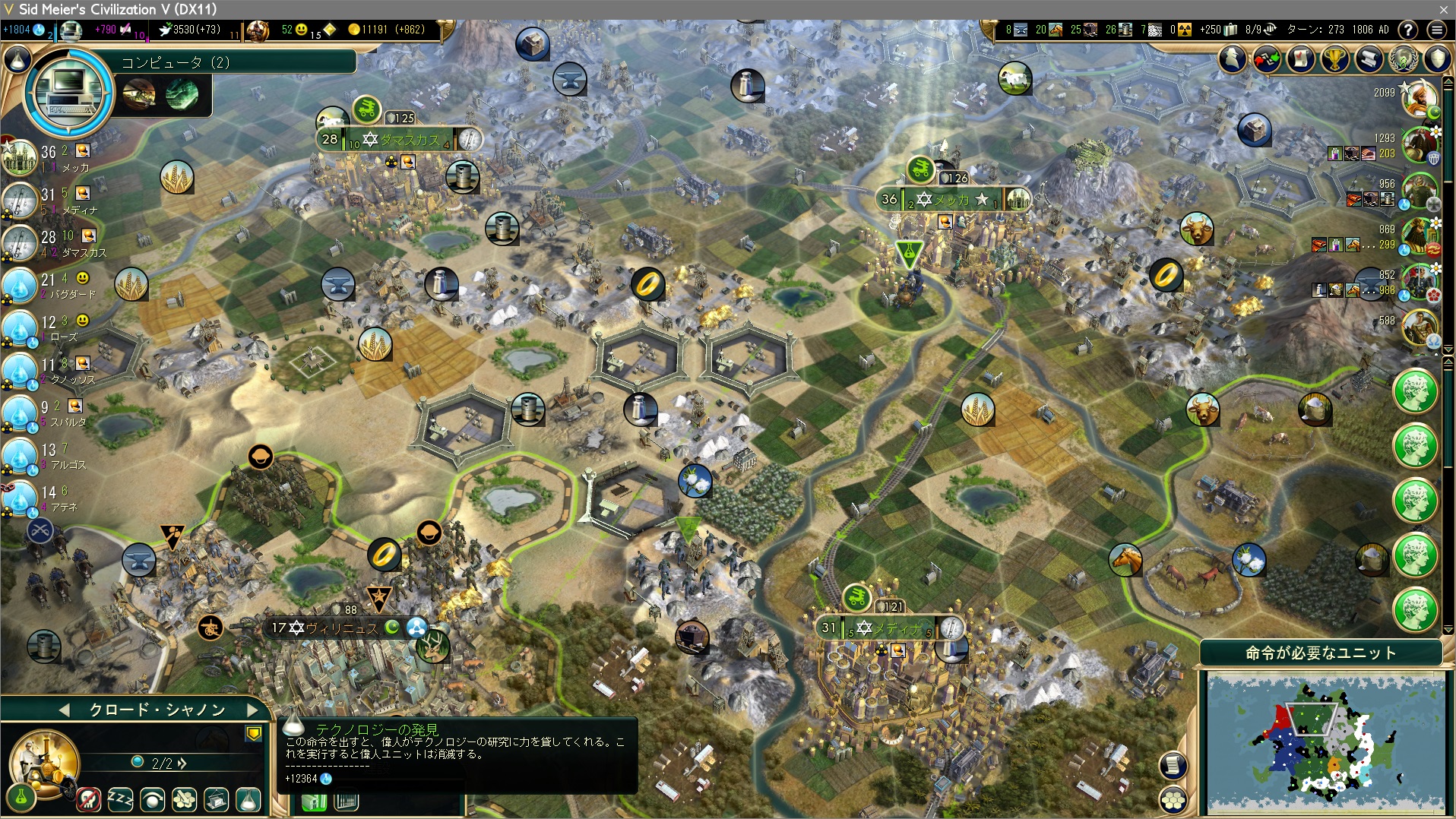Open the main menu hamburger button
The image size is (1456, 819).
pyautogui.click(x=1436, y=30)
